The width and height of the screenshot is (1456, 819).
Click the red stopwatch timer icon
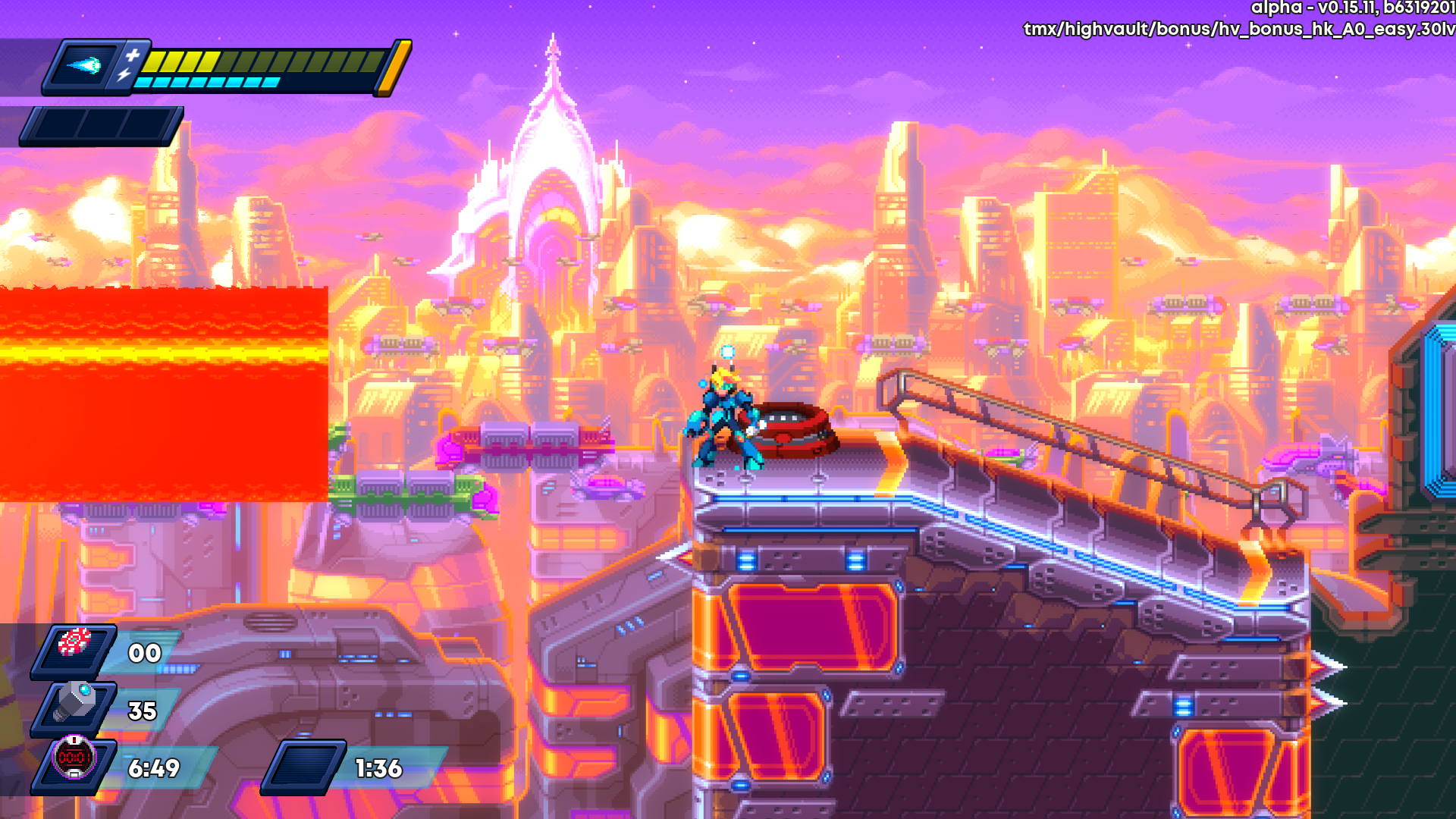74,758
